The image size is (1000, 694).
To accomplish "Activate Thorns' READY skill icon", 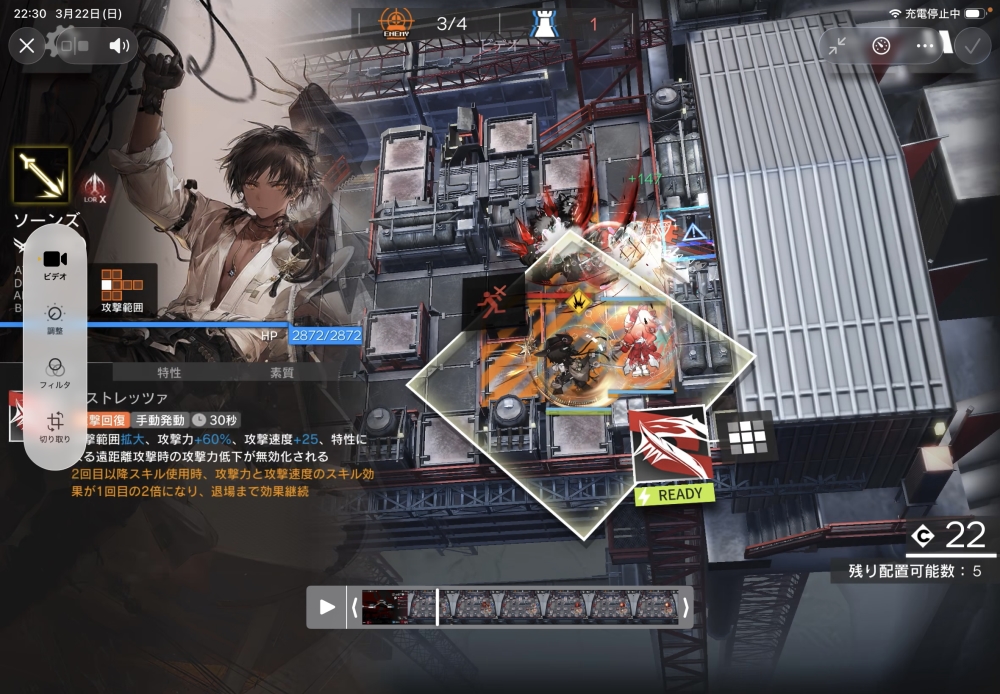I will (x=670, y=445).
